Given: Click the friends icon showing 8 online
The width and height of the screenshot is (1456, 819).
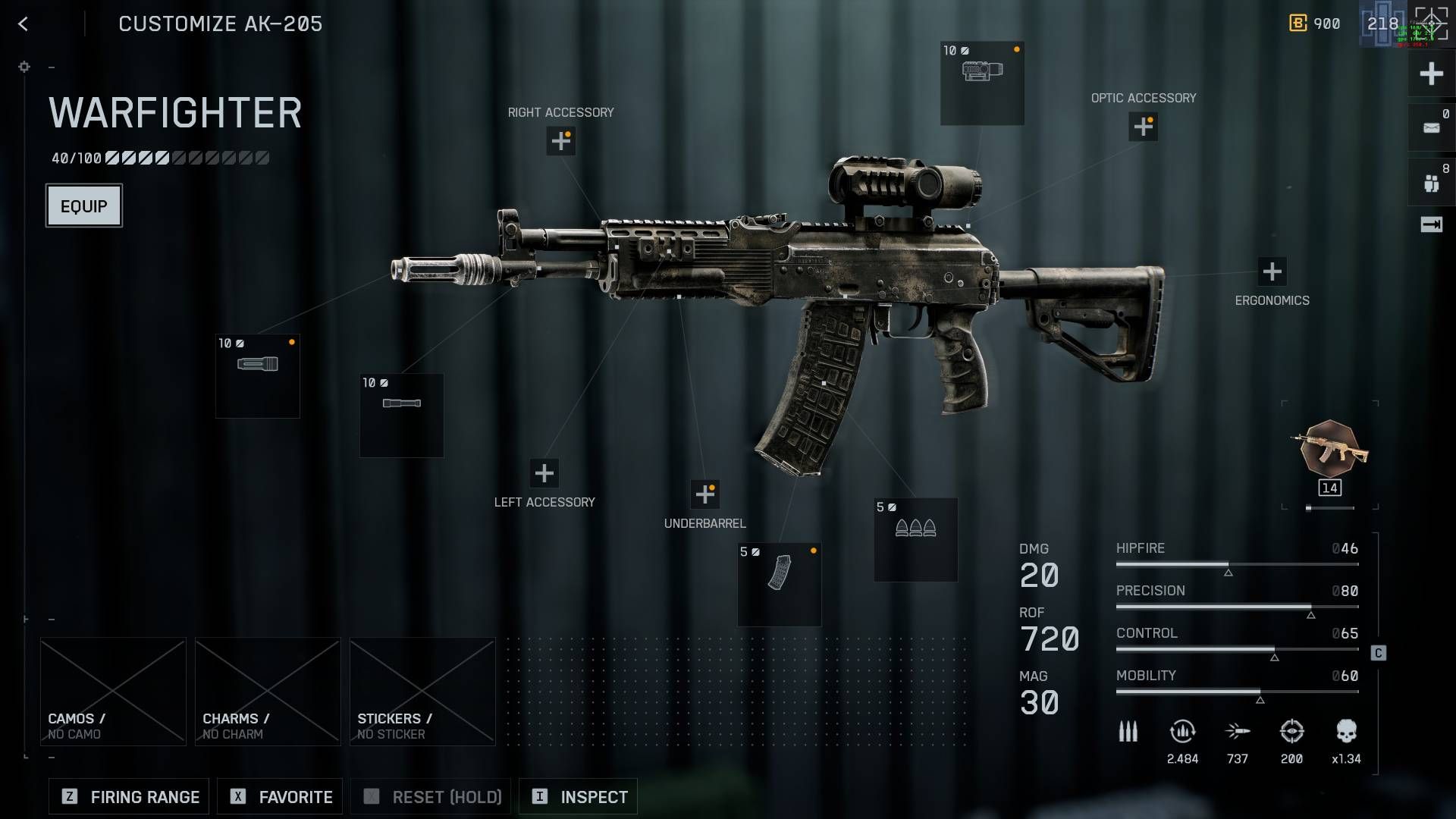Looking at the screenshot, I should 1429,180.
